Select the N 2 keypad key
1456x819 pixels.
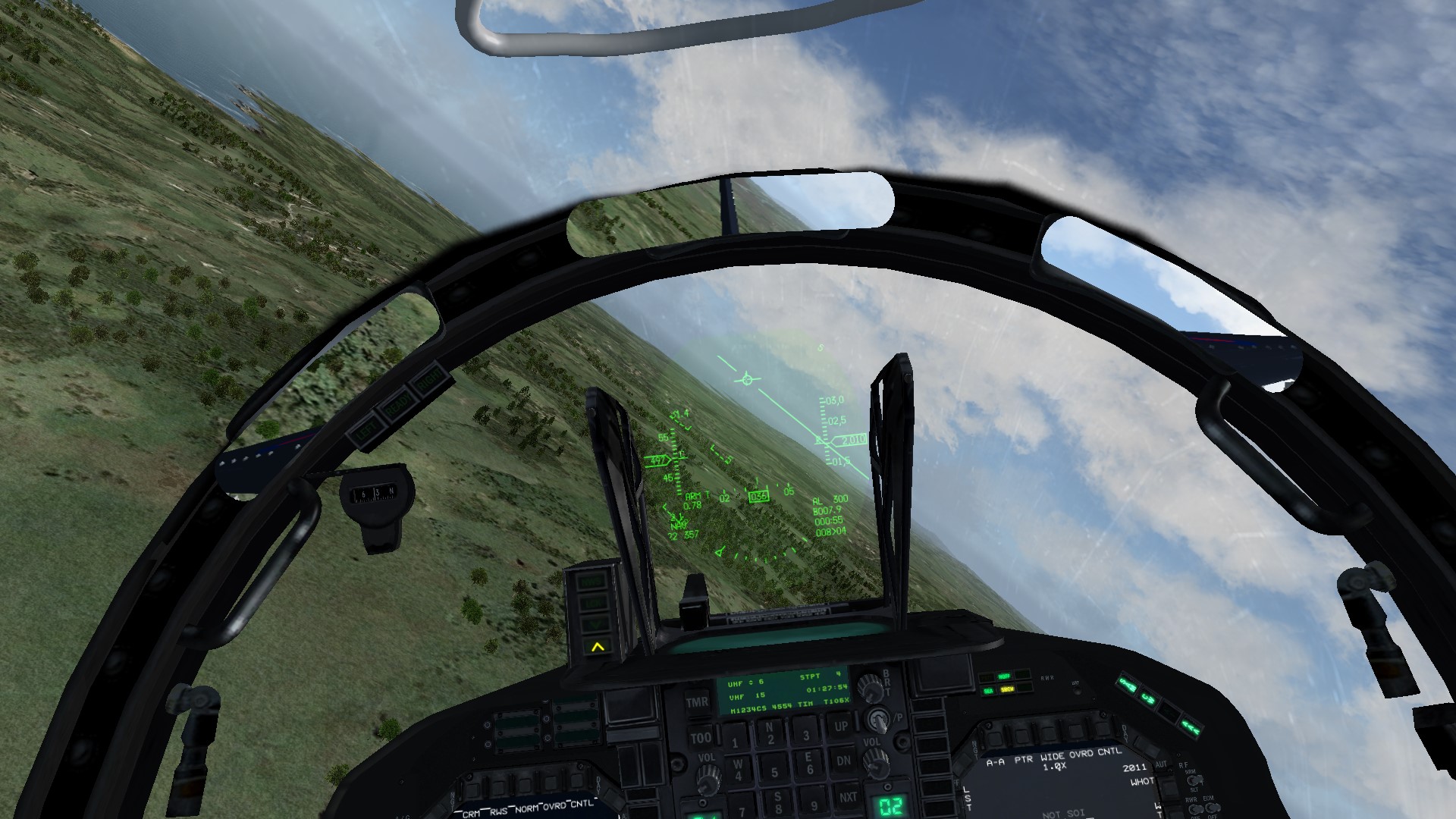click(x=770, y=733)
